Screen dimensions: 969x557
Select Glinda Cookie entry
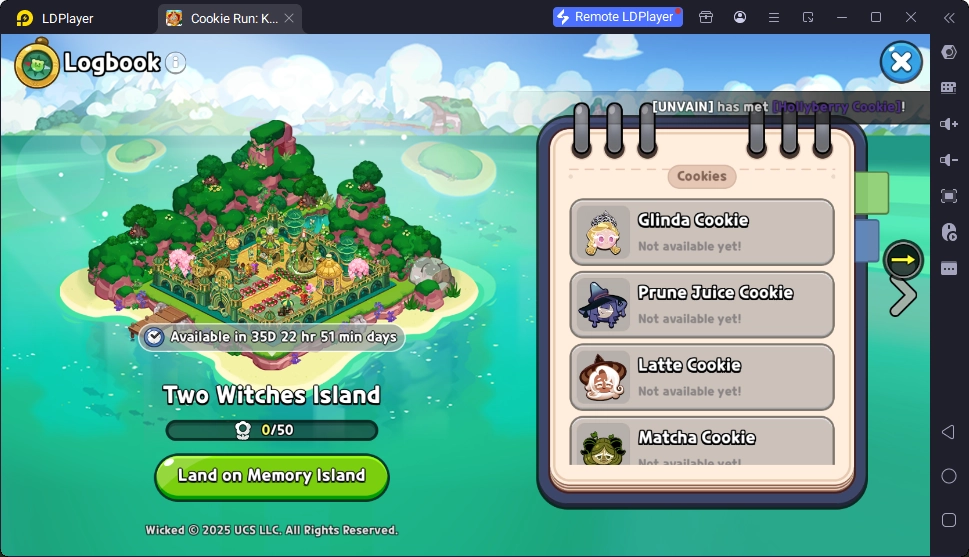[x=701, y=232]
